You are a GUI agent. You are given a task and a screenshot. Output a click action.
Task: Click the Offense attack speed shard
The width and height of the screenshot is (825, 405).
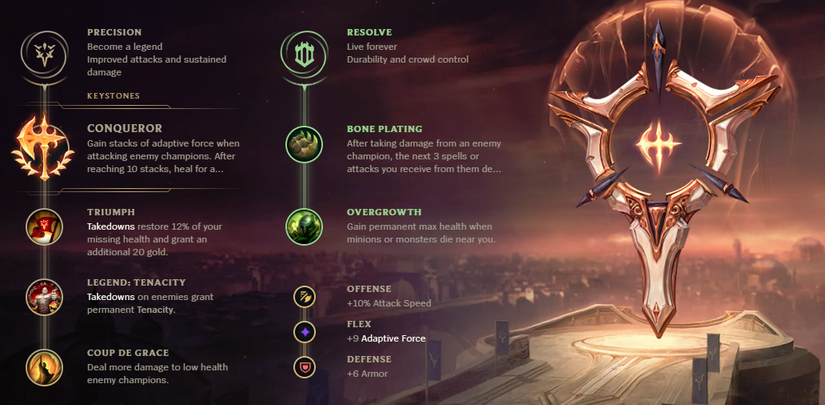[304, 296]
